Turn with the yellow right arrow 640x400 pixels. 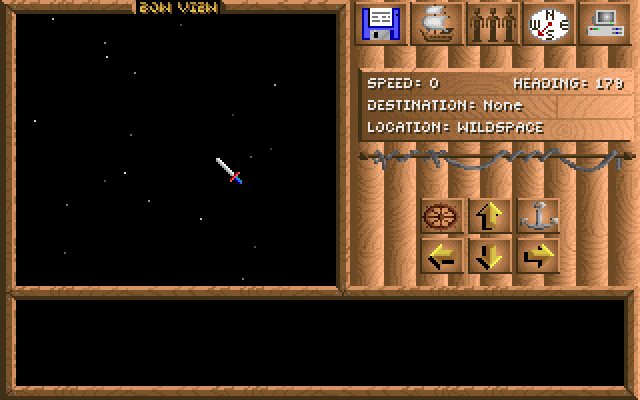click(x=539, y=256)
